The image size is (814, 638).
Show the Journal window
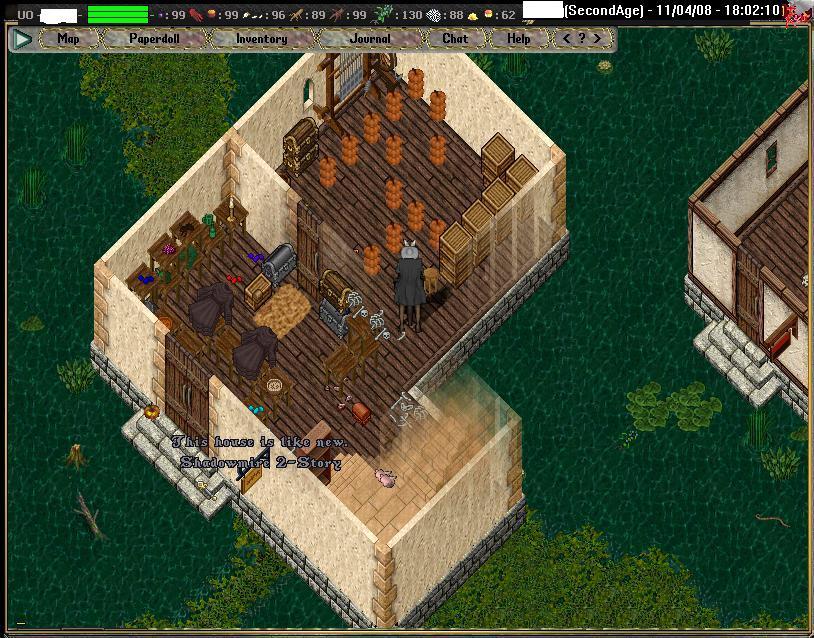click(x=371, y=39)
